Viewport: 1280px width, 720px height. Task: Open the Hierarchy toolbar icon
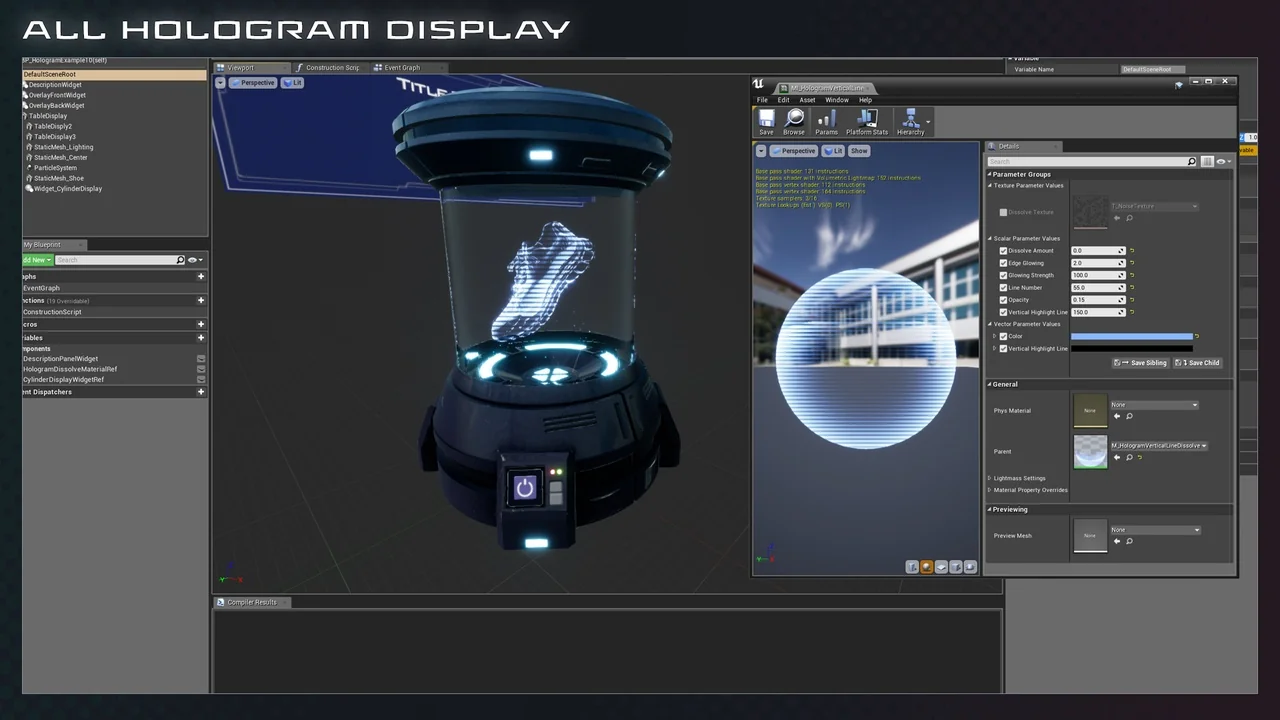pos(910,119)
